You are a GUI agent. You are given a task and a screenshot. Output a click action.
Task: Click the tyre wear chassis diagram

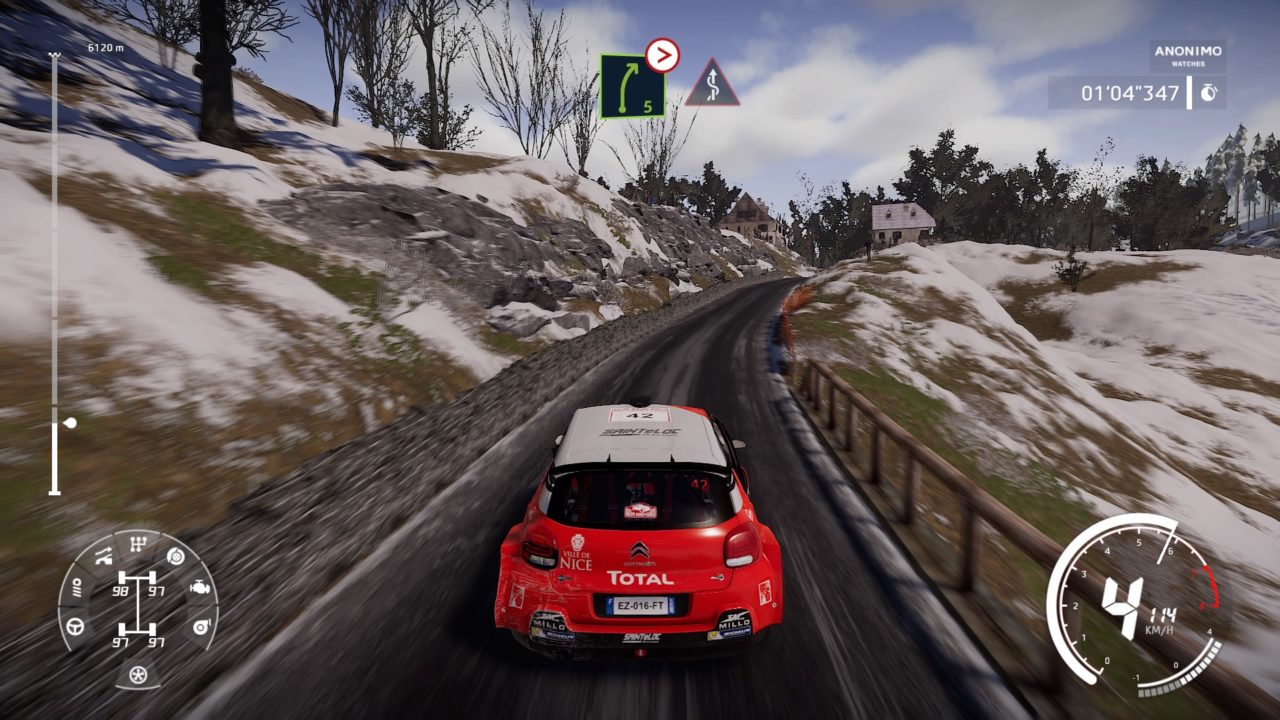point(138,606)
